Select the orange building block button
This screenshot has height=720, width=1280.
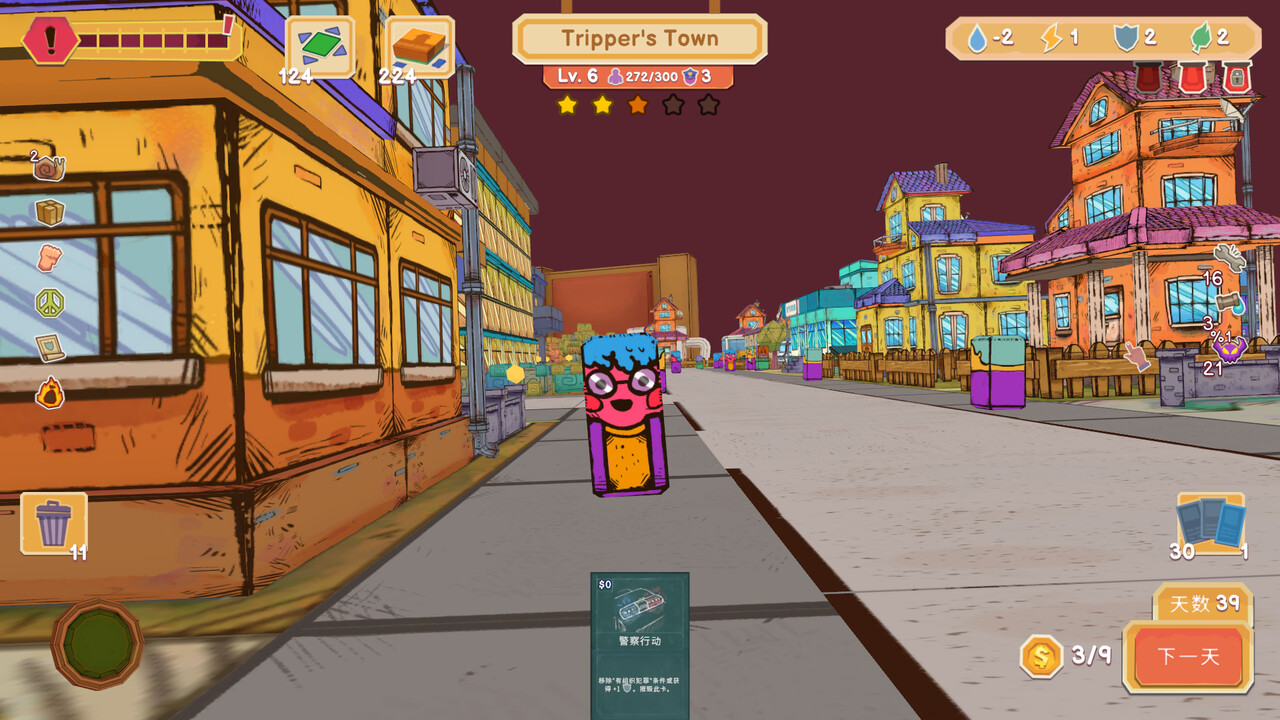(x=419, y=46)
